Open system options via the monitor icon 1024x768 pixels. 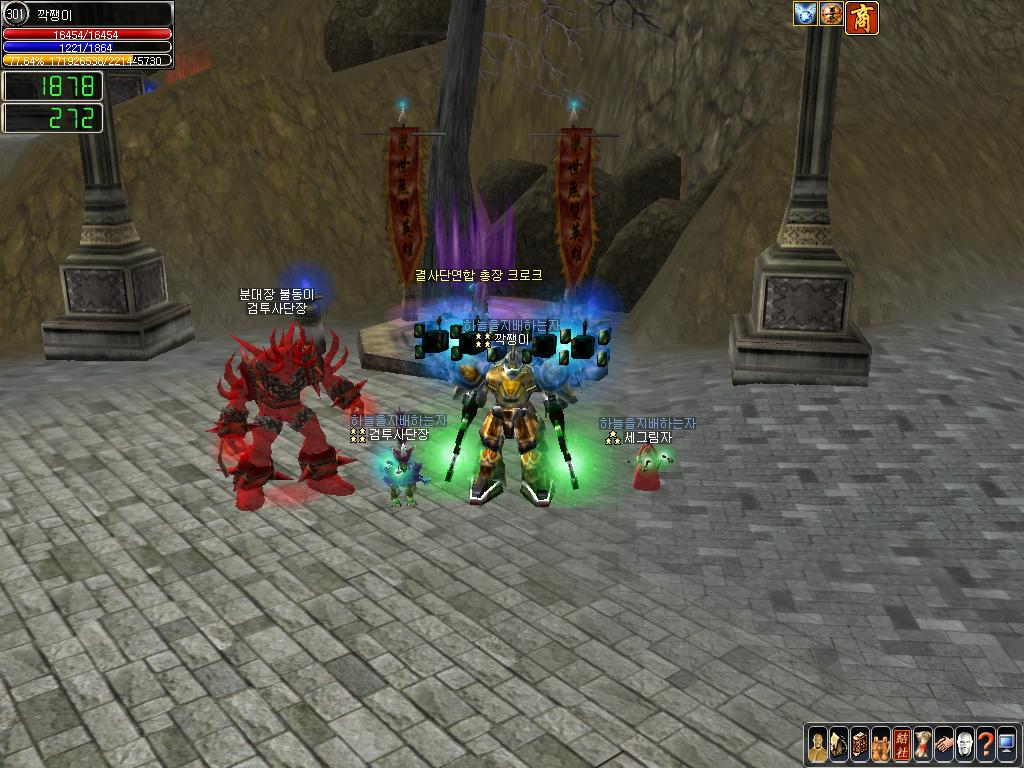1006,745
